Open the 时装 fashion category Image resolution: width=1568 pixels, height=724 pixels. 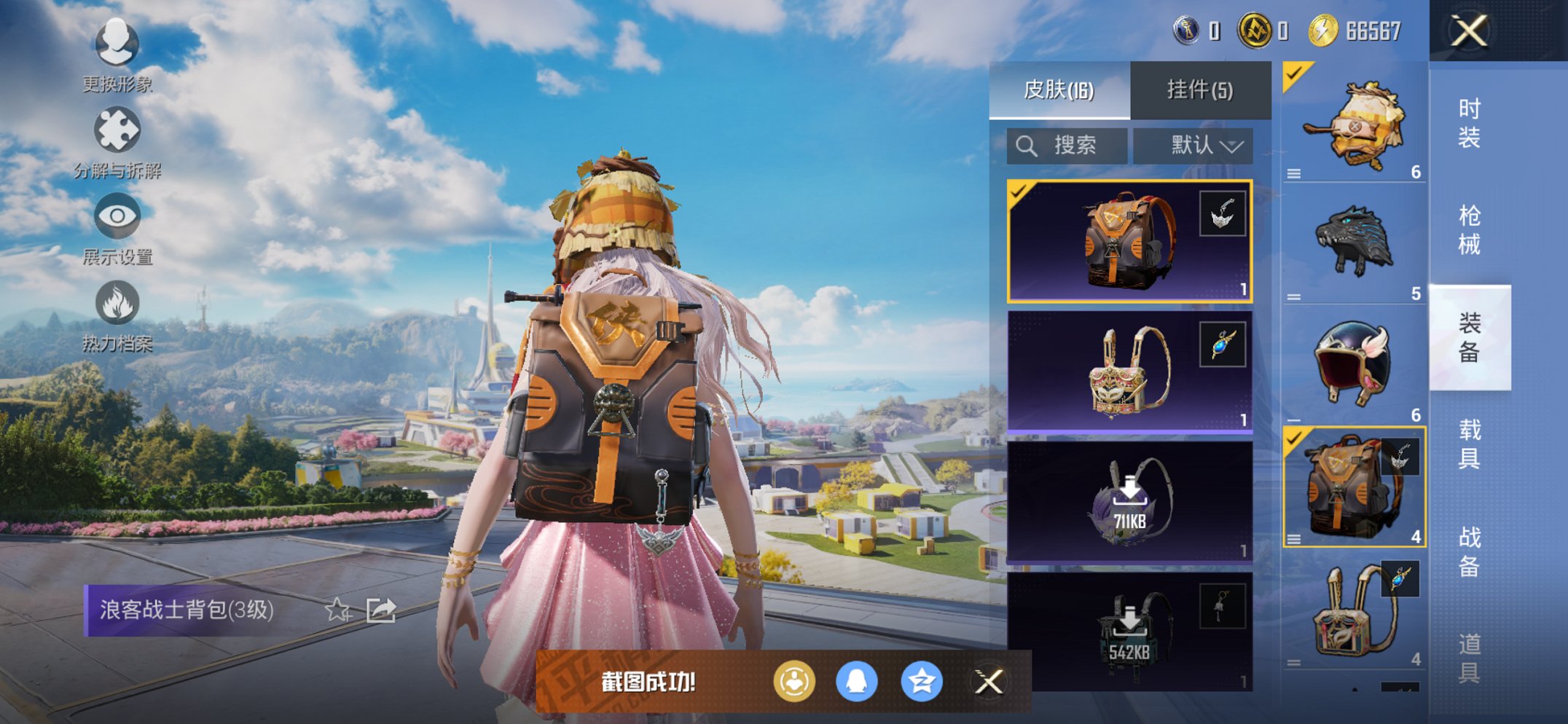click(1469, 123)
